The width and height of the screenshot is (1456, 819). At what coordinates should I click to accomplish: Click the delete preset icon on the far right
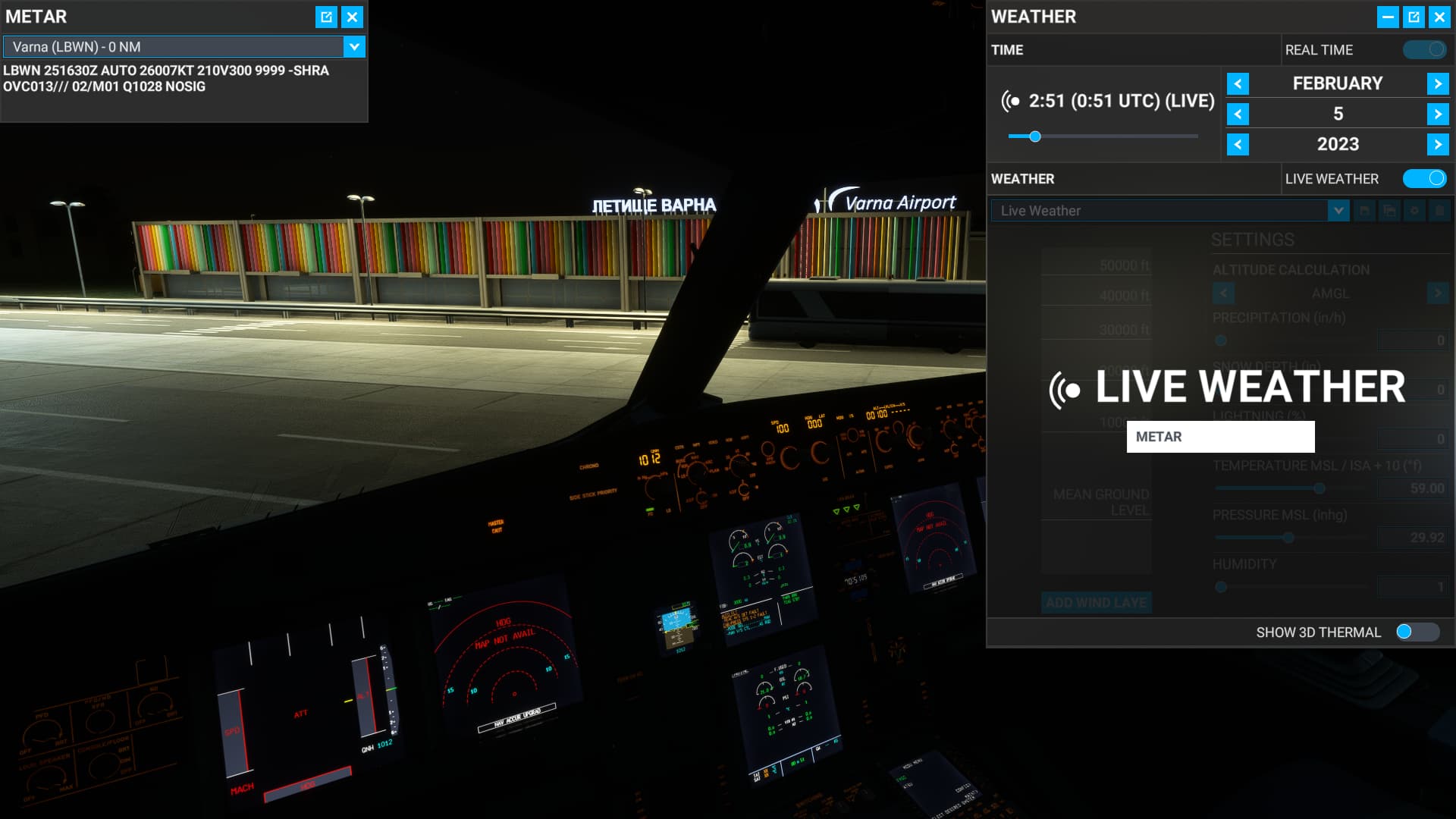point(1439,211)
